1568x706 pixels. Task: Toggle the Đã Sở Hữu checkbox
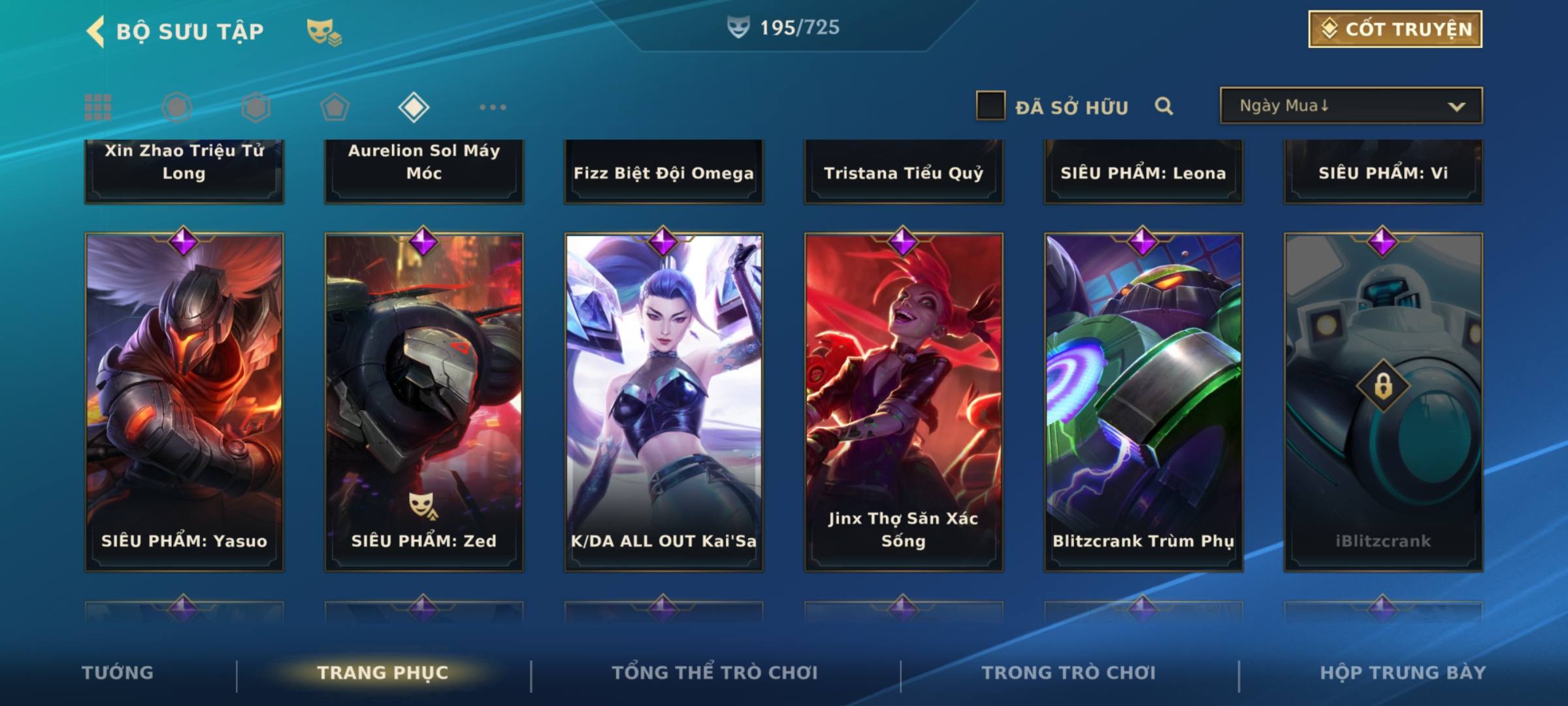click(x=990, y=106)
